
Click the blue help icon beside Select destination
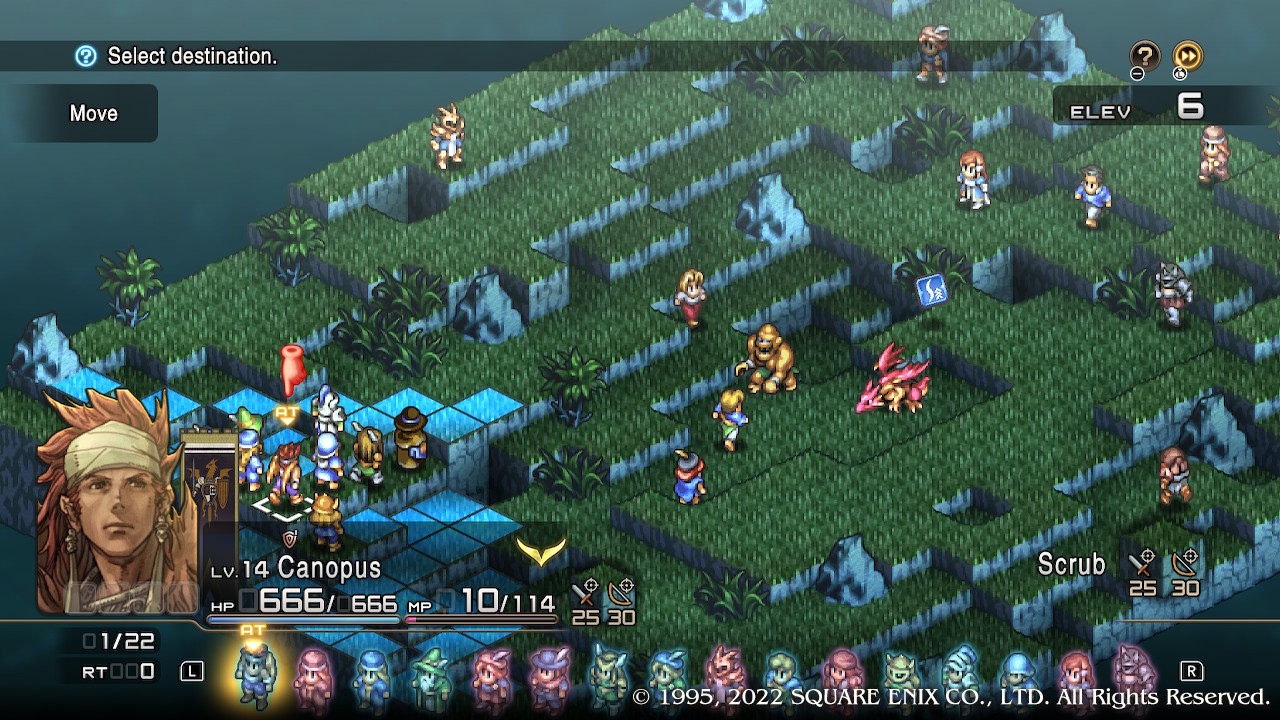(x=86, y=56)
